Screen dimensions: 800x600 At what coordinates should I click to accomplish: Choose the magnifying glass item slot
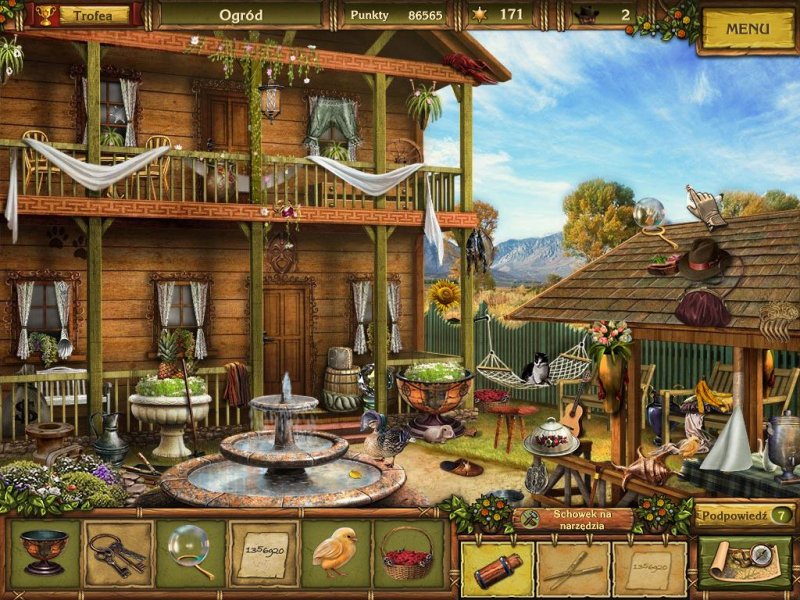tap(189, 553)
